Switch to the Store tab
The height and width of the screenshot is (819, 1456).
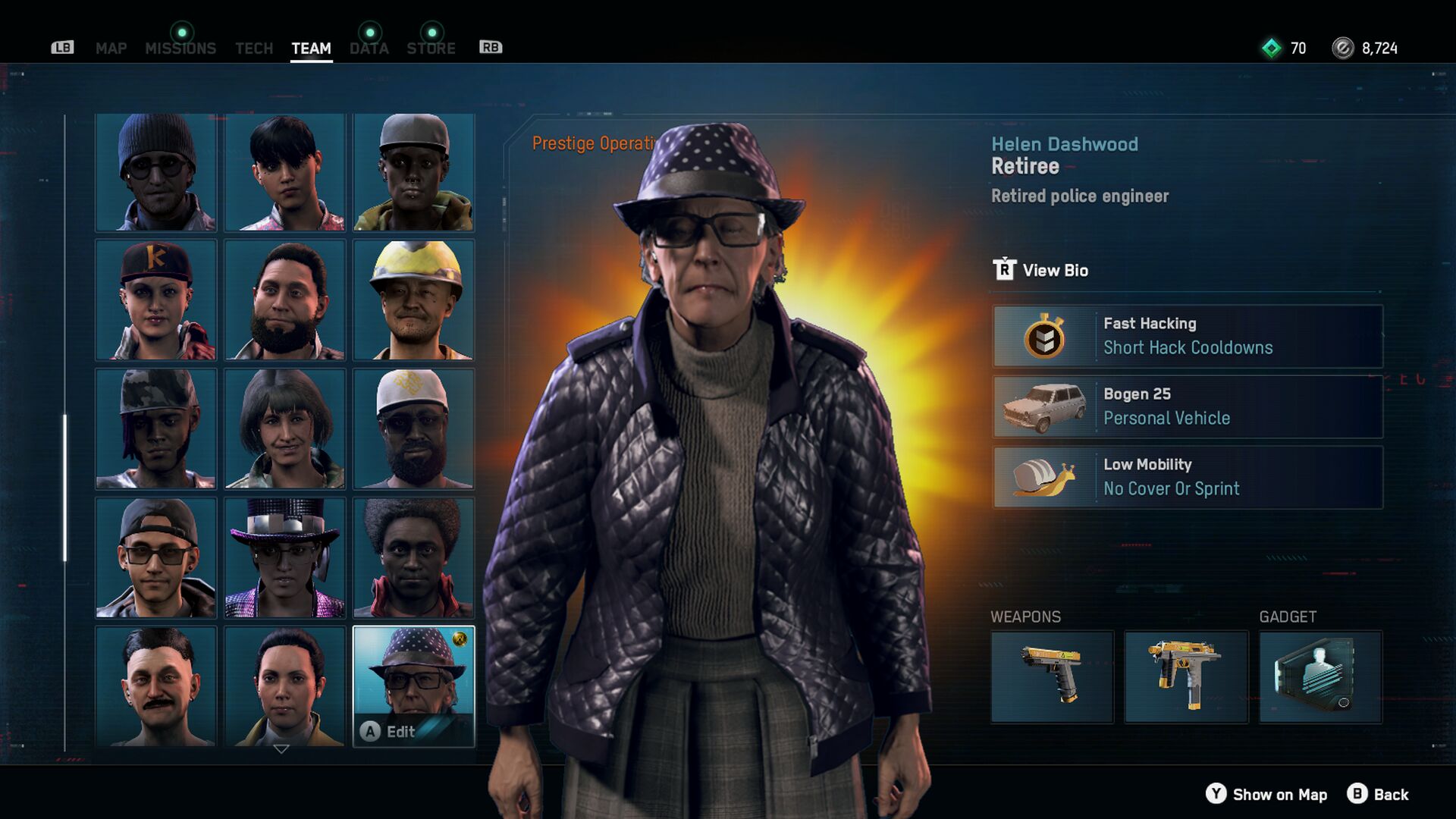coord(431,49)
